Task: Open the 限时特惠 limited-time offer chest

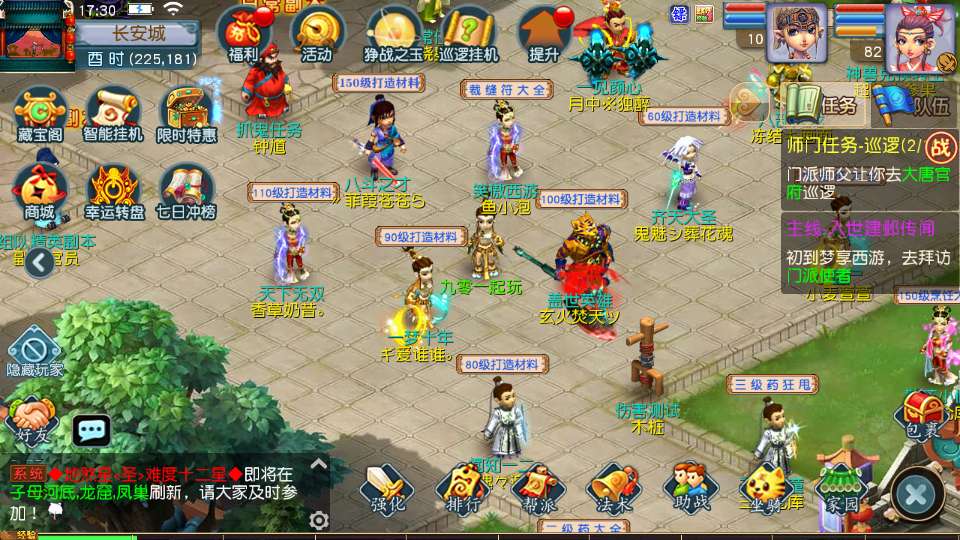Action: tap(186, 112)
